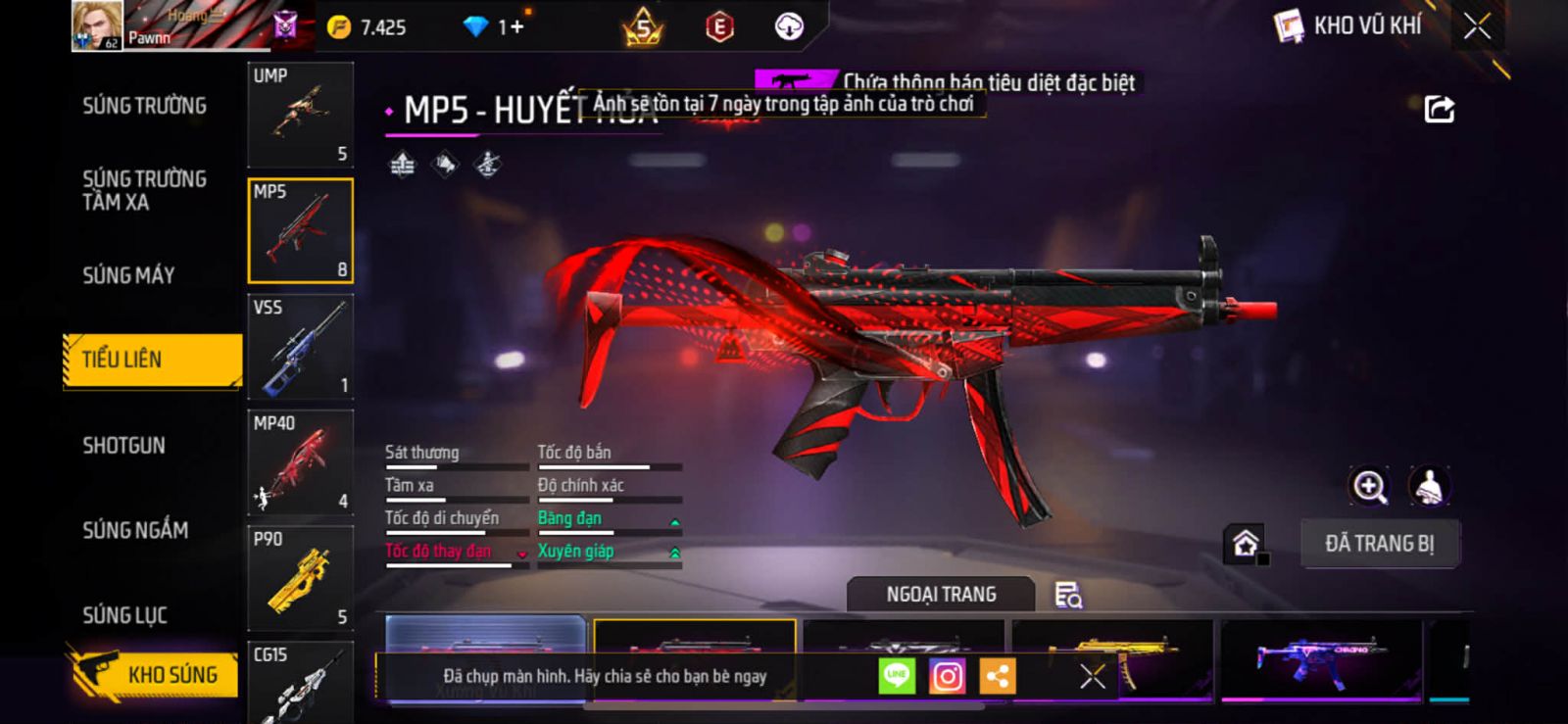
Task: Switch to Súng Trường Tầm Xa category
Action: click(x=144, y=190)
